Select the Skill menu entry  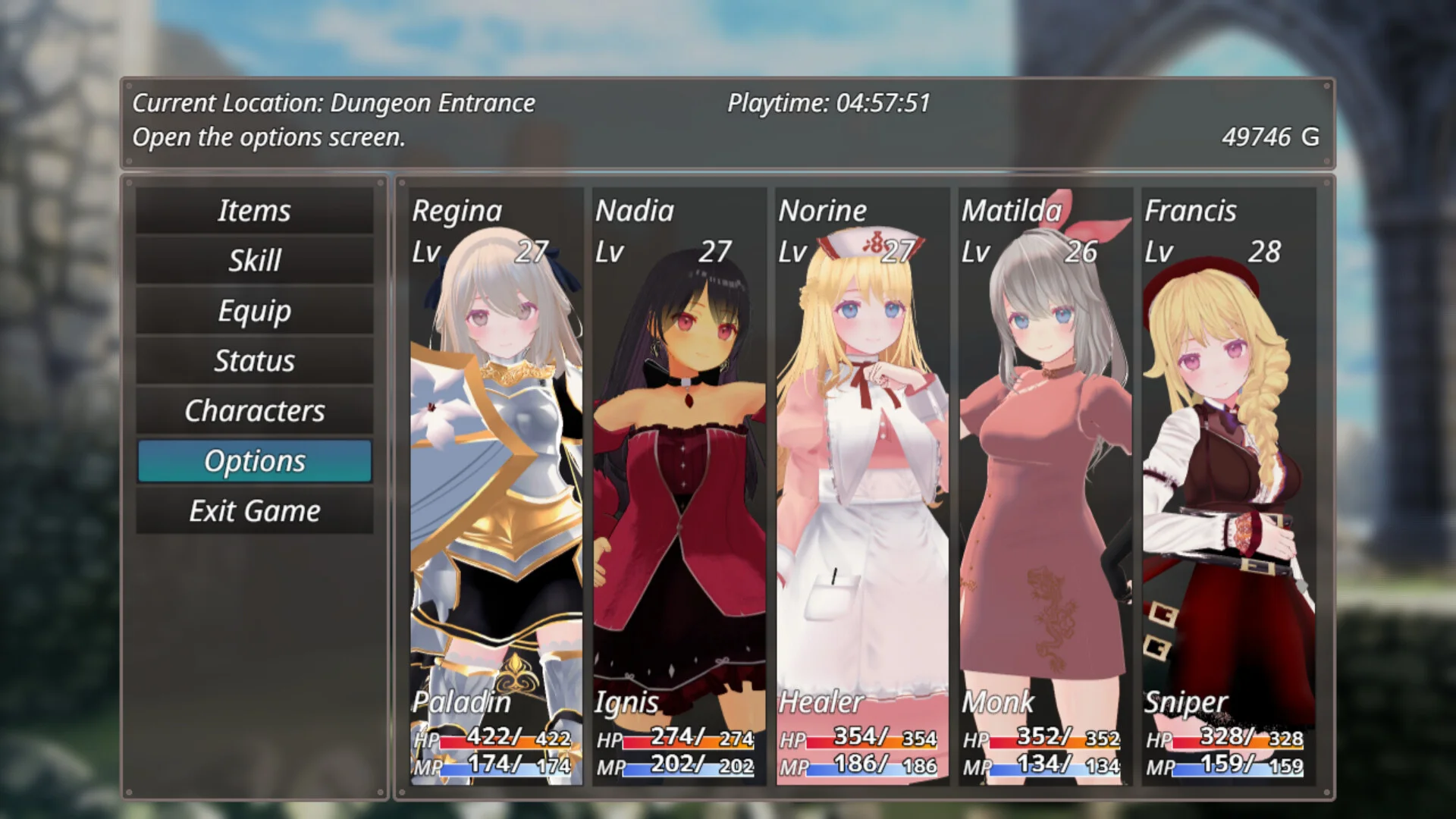[x=254, y=260]
